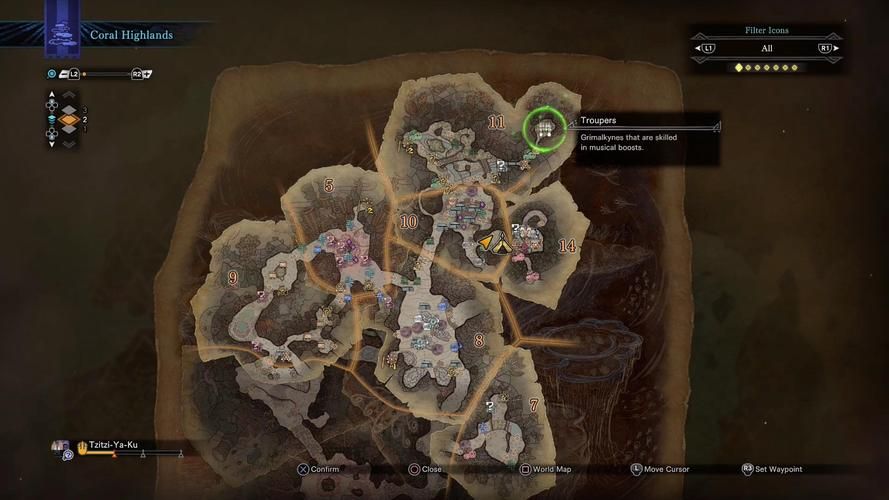The width and height of the screenshot is (889, 500).
Task: Choose the orange camp tent marker
Action: (x=494, y=241)
